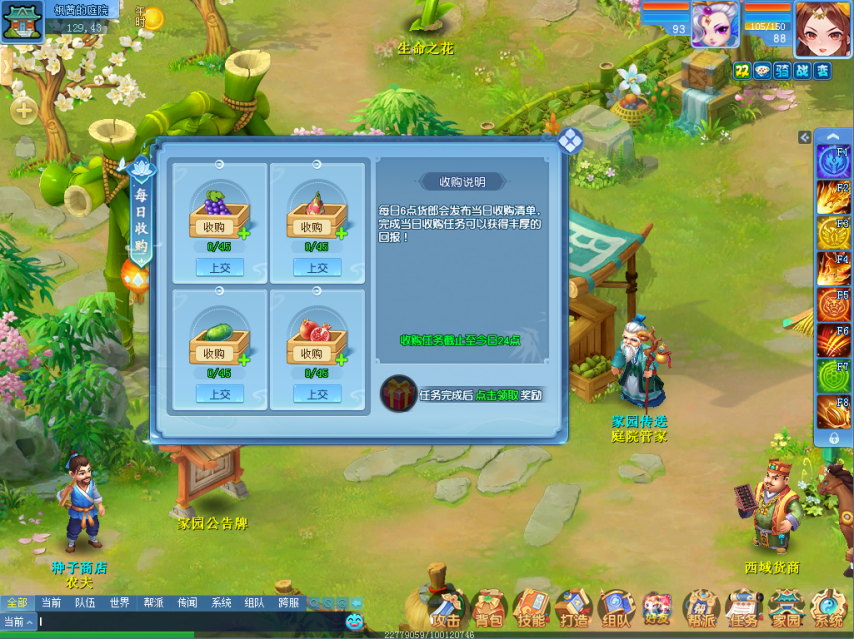Open the 家园 homestead menu
Screen dimensions: 854x639
click(786, 608)
